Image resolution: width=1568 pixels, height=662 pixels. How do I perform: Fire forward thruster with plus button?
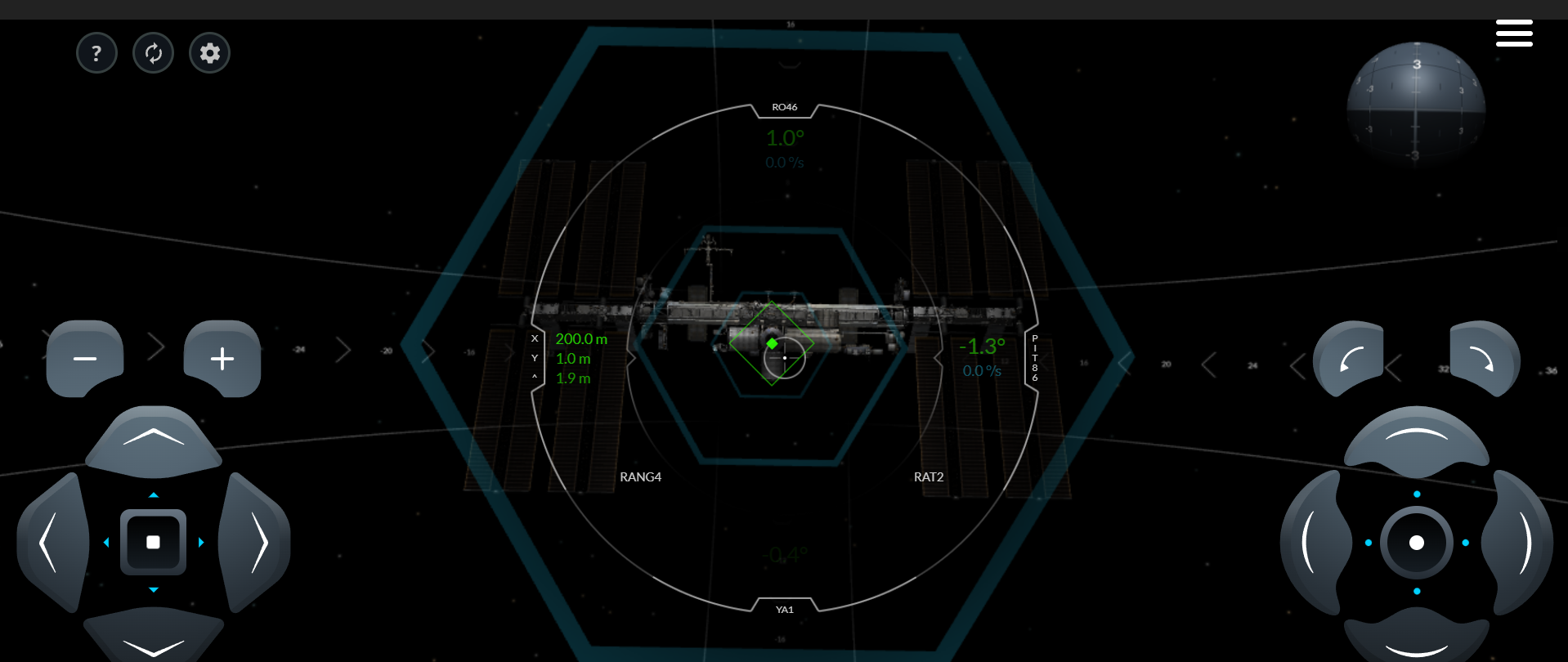click(222, 358)
